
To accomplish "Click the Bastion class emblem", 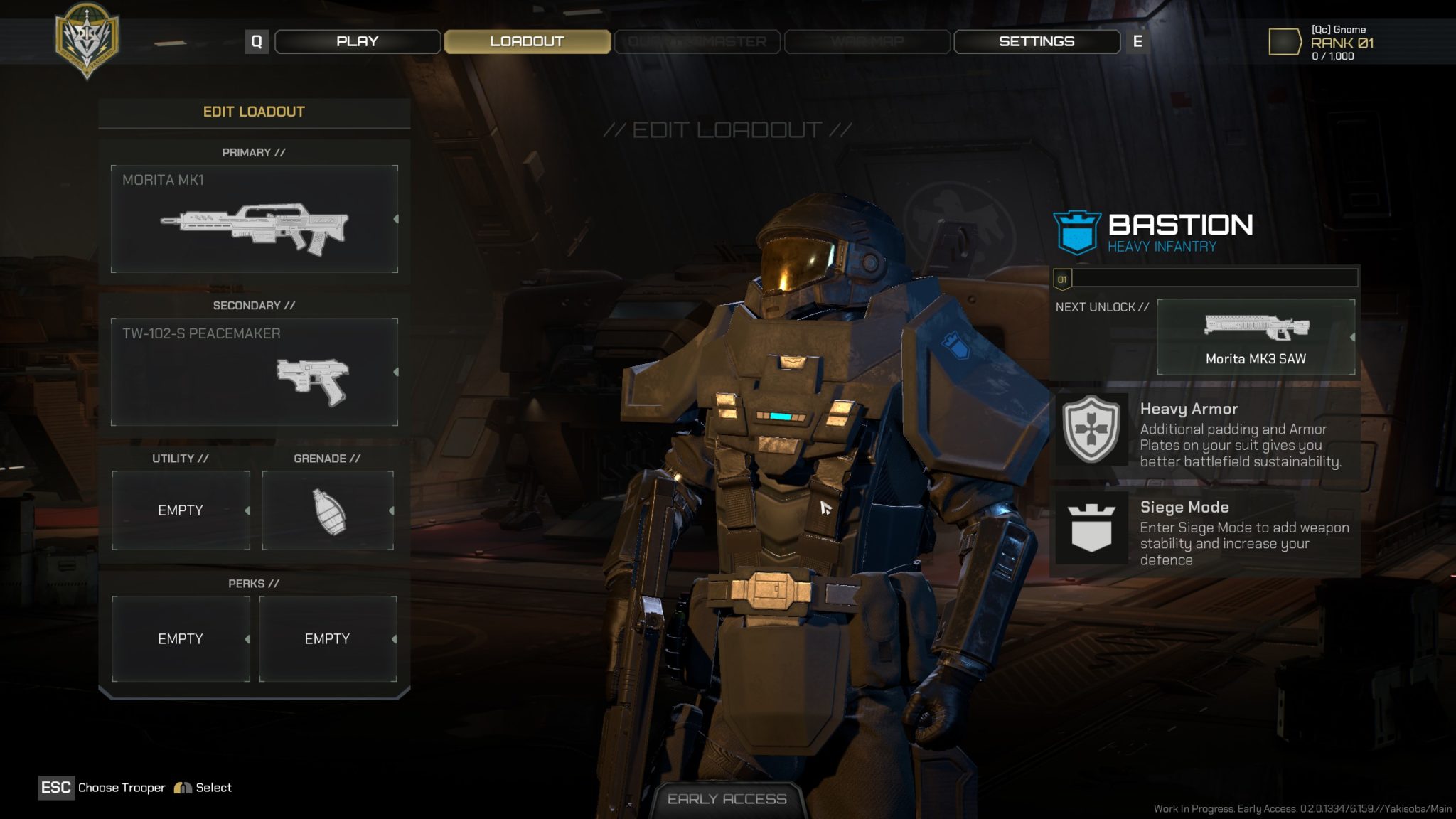I will pos(1077,232).
